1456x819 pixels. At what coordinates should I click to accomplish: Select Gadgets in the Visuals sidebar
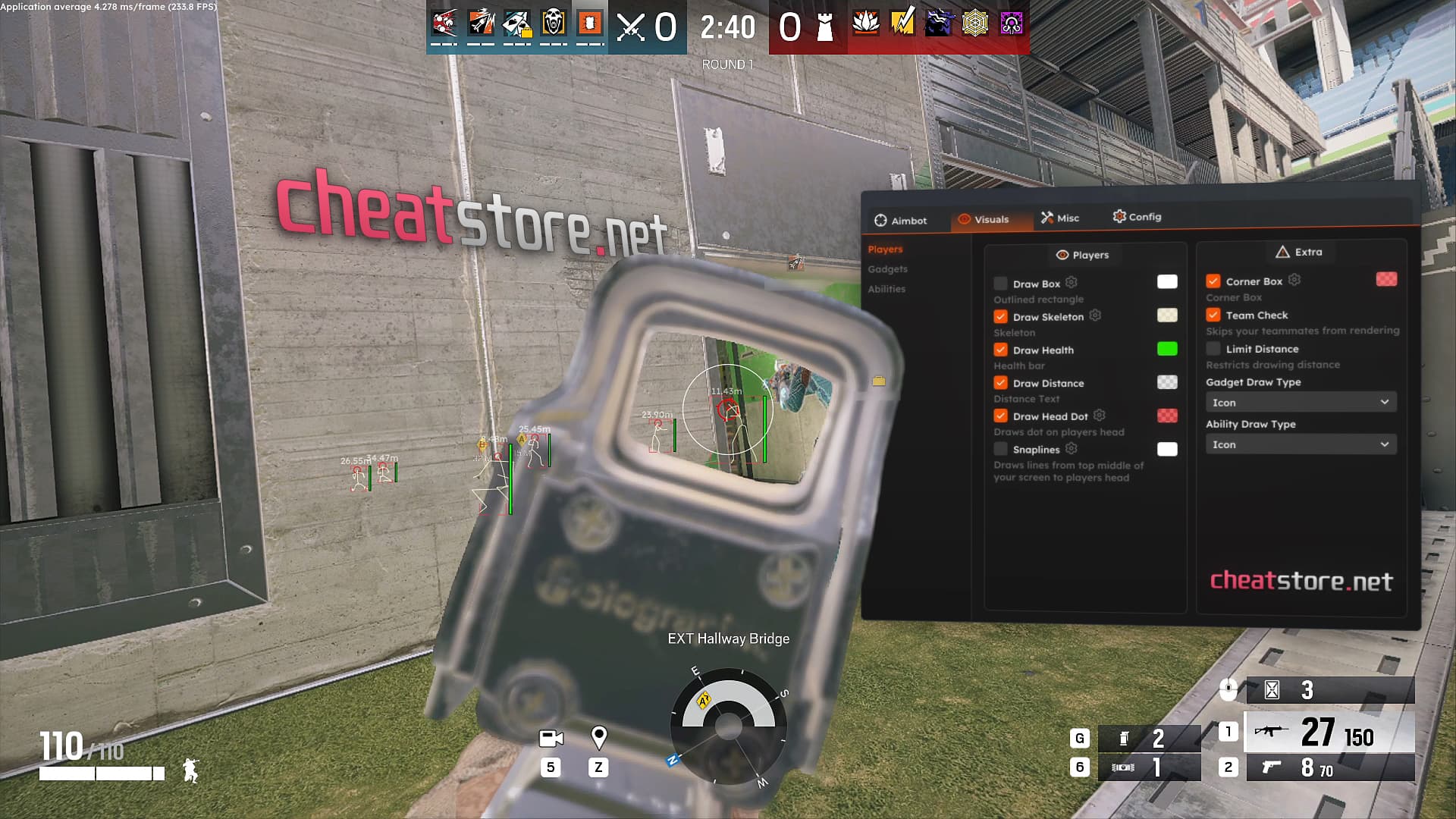pos(887,268)
